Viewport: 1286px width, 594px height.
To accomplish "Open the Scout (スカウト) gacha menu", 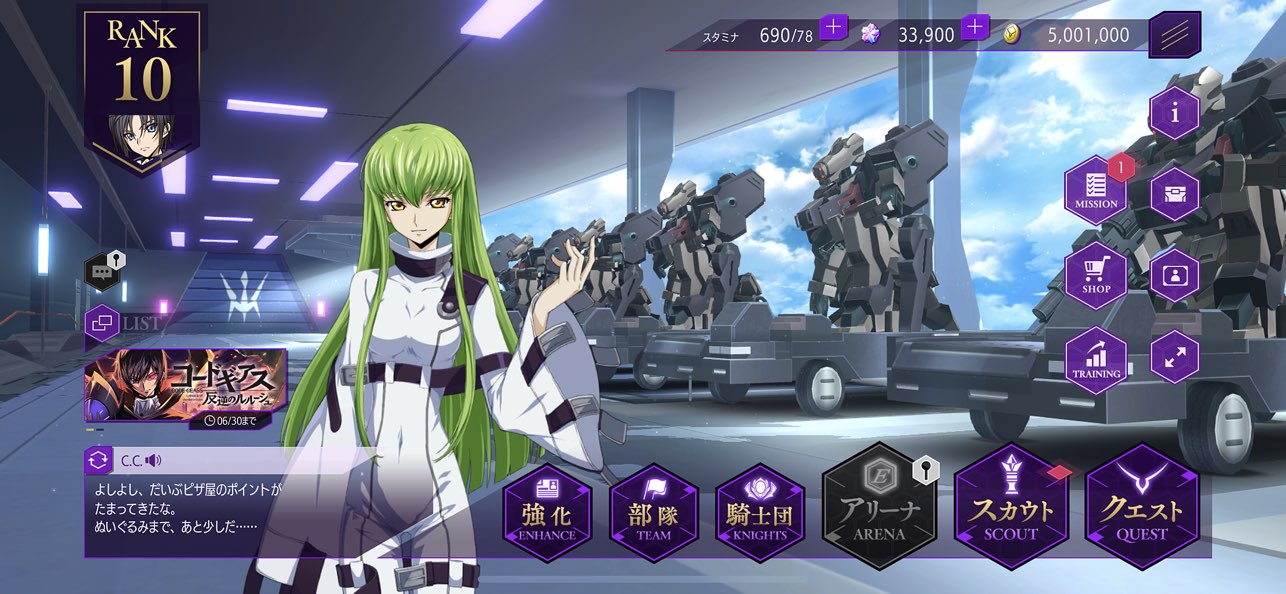I will (1011, 507).
